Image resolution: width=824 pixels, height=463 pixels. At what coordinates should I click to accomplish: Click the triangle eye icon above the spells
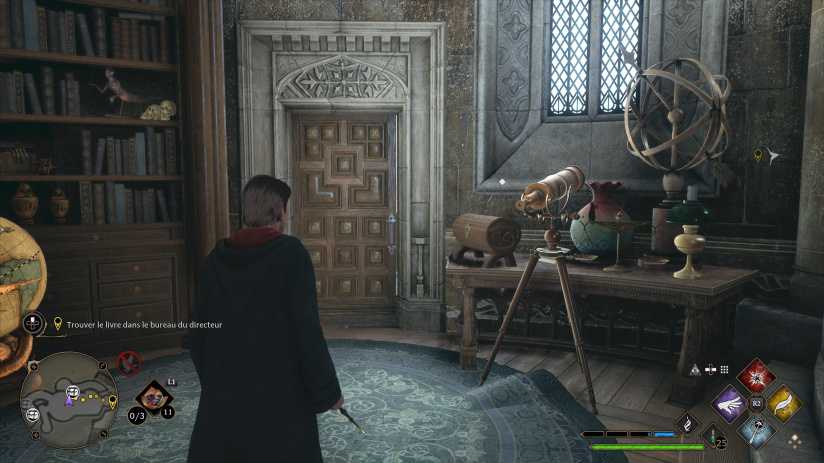click(x=697, y=369)
